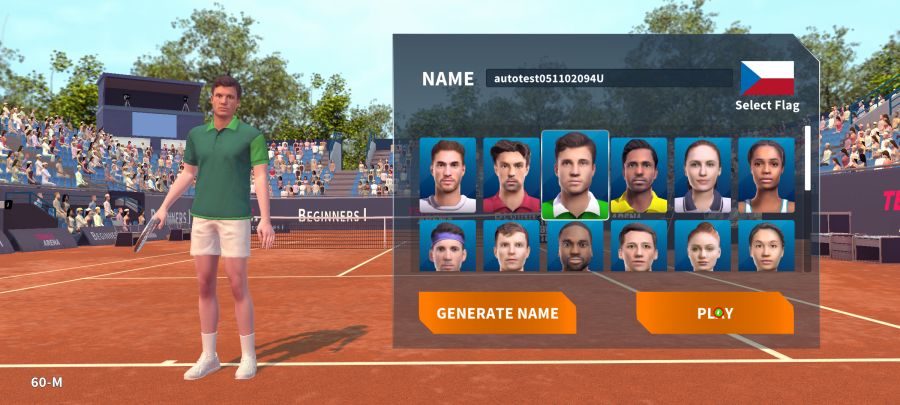
Task: Select the woman avatar in teal tank top
Action: 766,175
